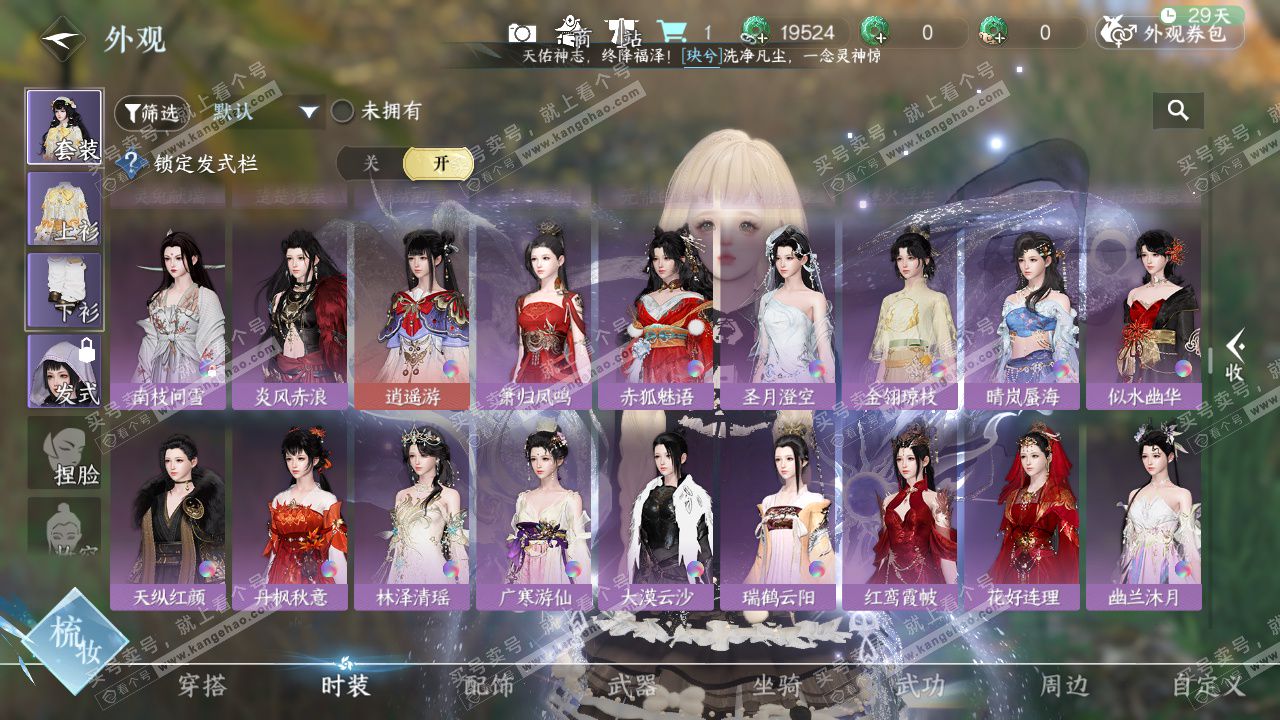This screenshot has width=1280, height=720.
Task: Switch to the 上衫 top category
Action: click(x=64, y=208)
